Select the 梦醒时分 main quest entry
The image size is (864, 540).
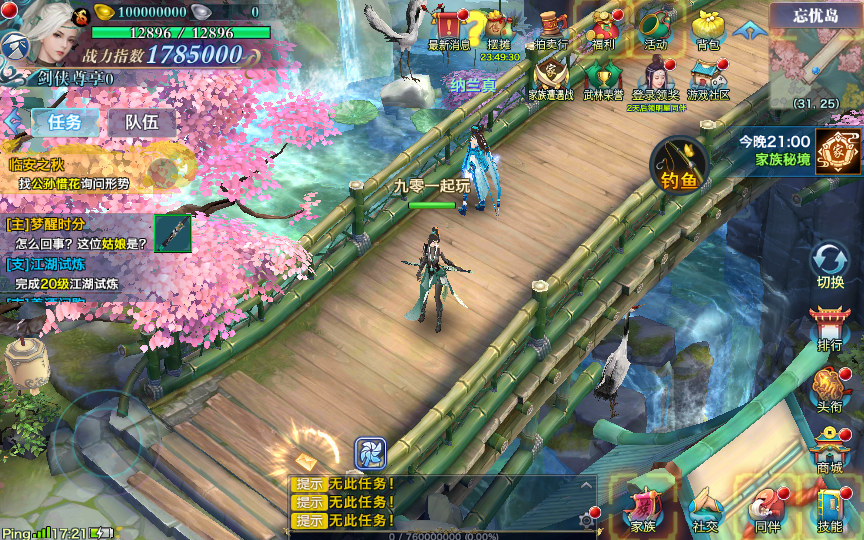click(80, 233)
